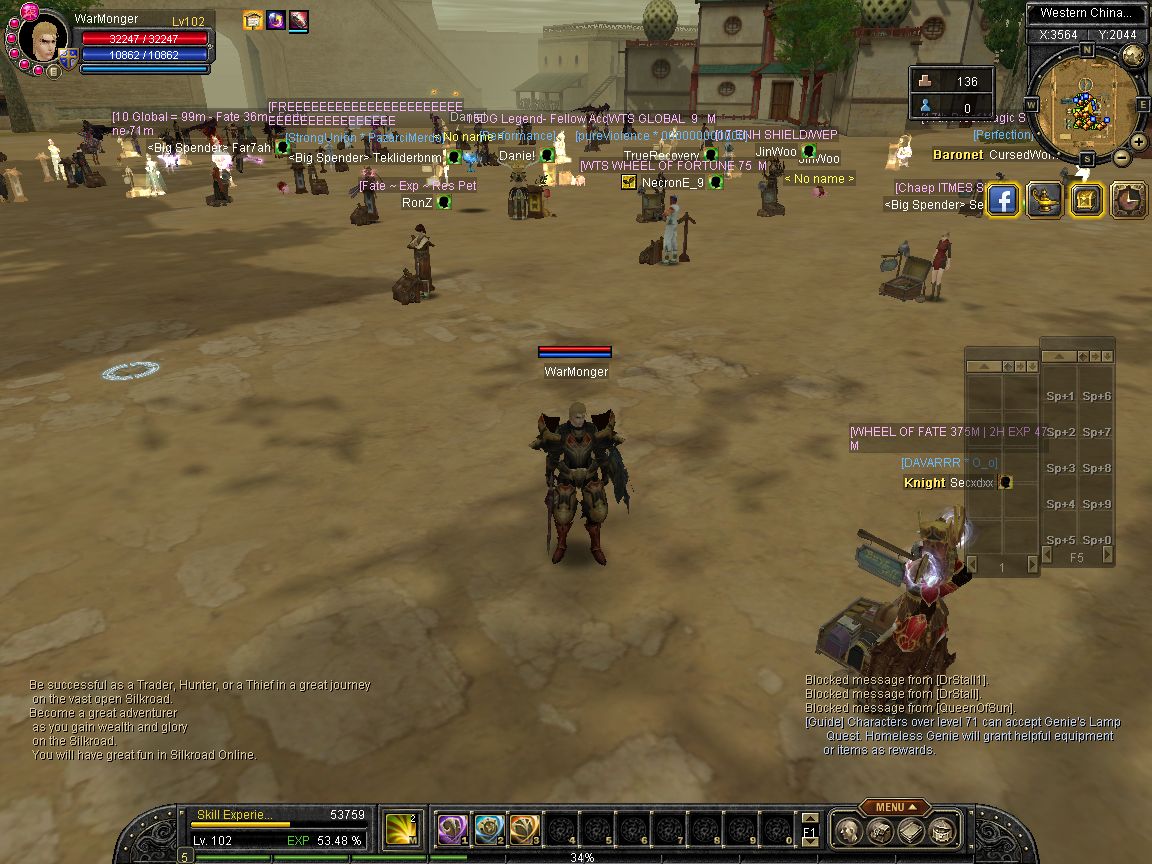
Task: Open the Genie's Lamp icon
Action: [x=1044, y=201]
